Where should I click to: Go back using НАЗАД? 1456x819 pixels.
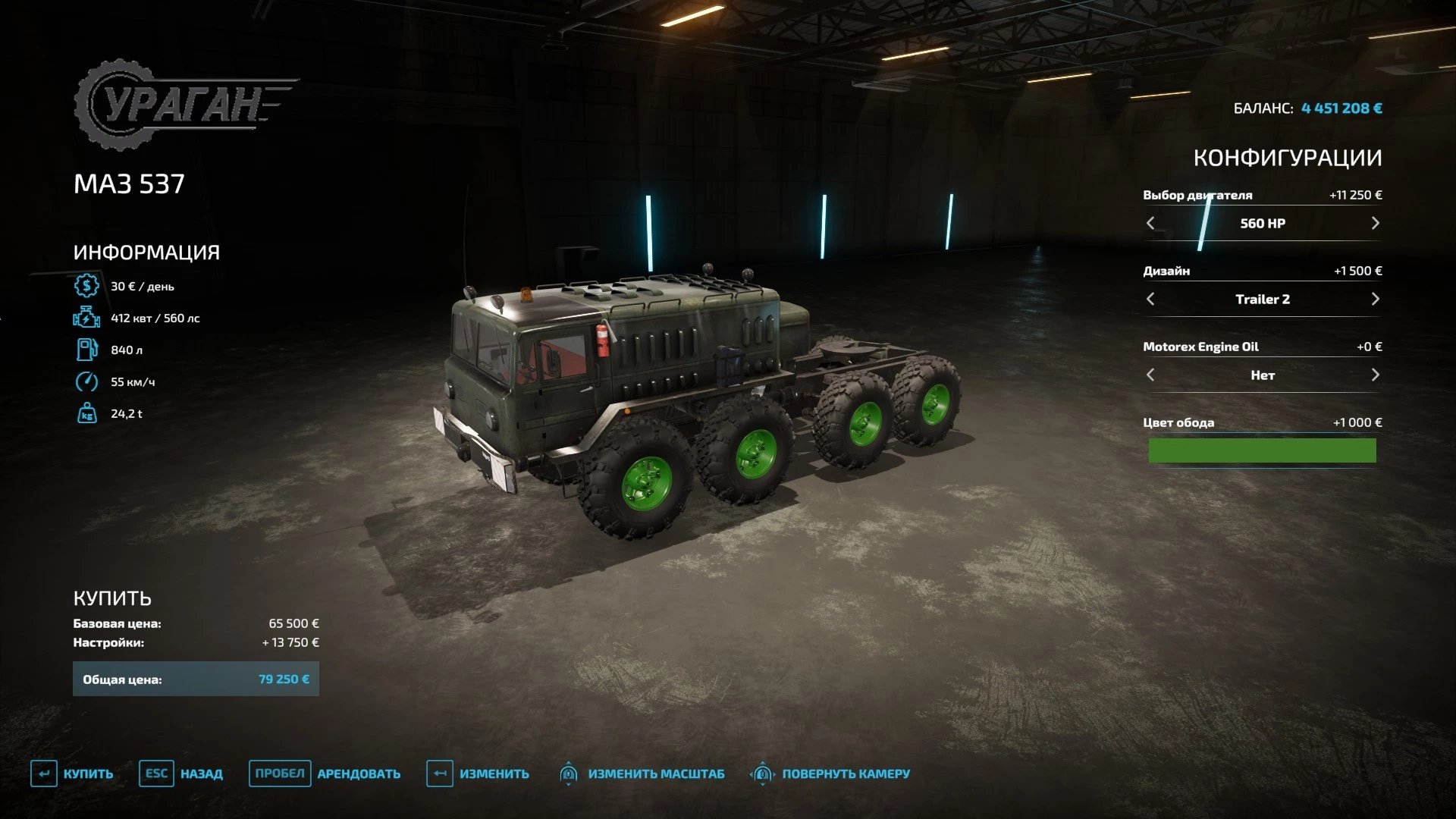coord(201,773)
